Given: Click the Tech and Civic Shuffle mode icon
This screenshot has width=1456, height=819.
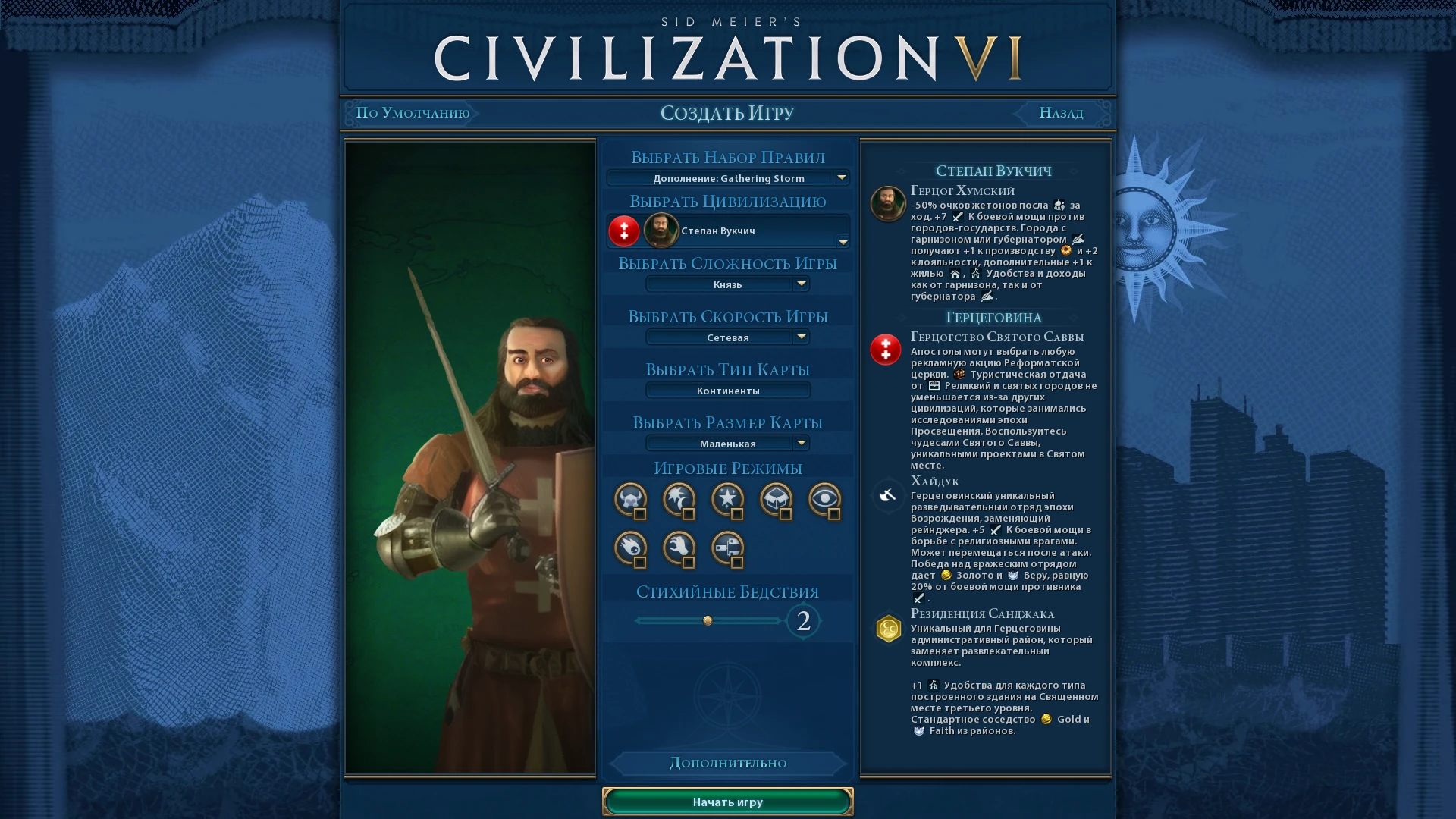Looking at the screenshot, I should pyautogui.click(x=728, y=548).
